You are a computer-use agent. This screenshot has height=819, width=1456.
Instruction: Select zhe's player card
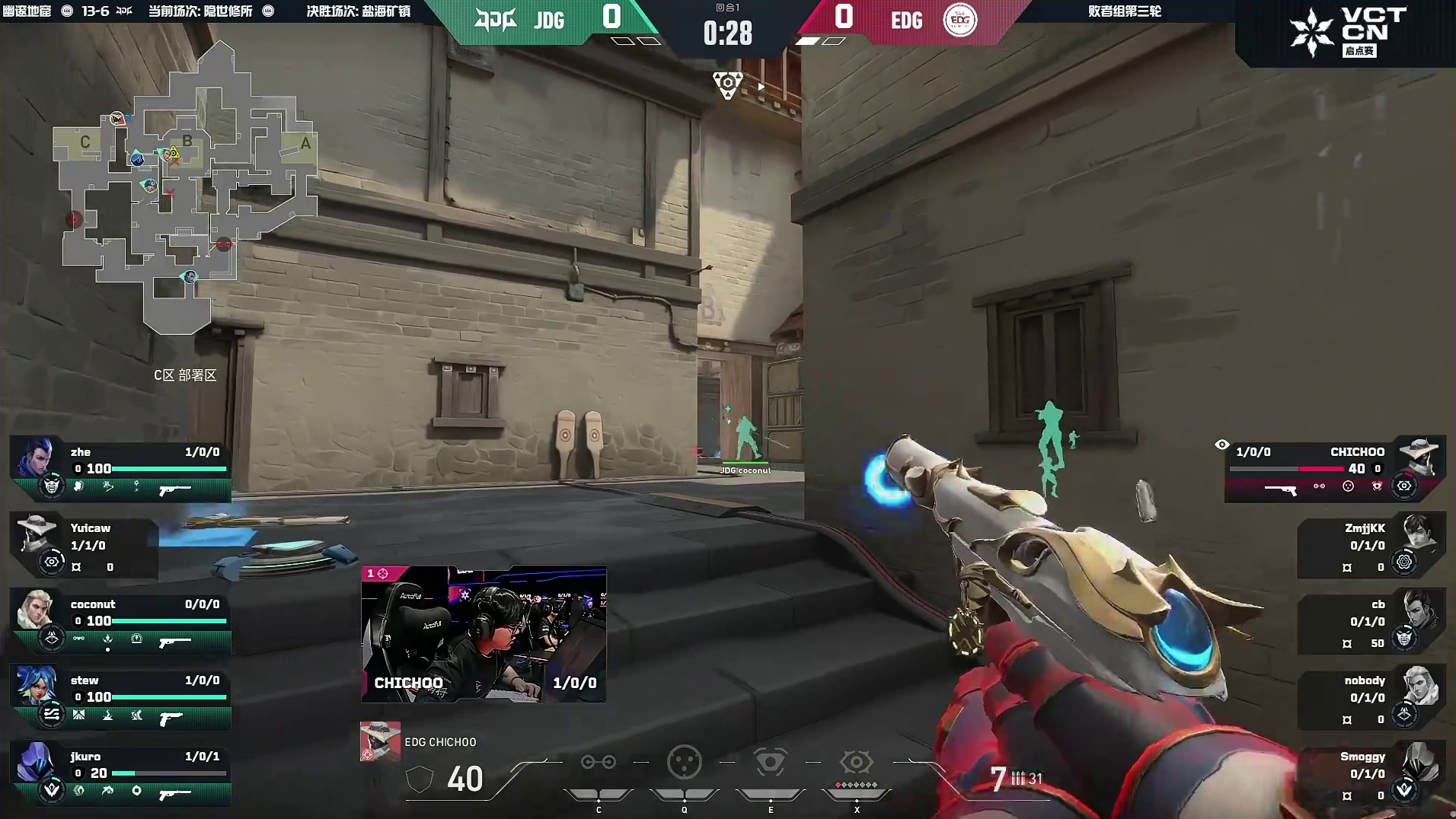click(x=120, y=468)
